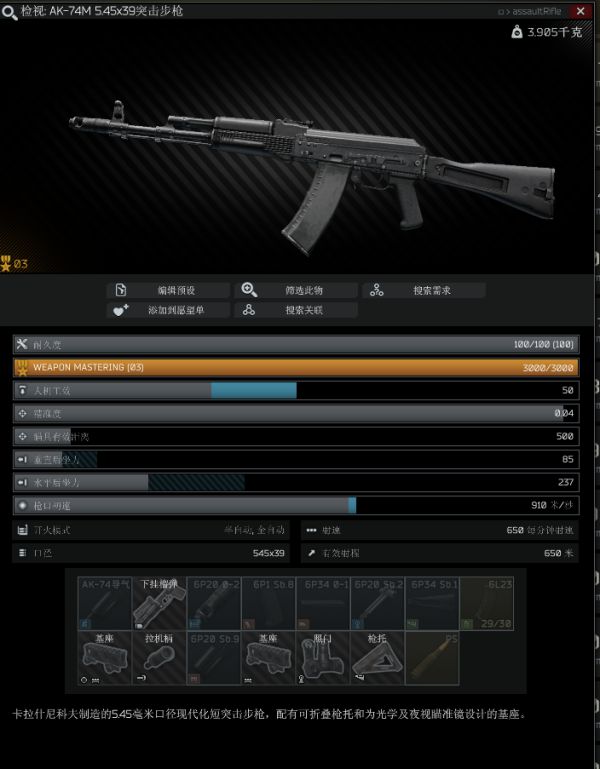Select the 6L23 magazine slot showing 29/30
Screen dimensions: 600x769
click(486, 603)
